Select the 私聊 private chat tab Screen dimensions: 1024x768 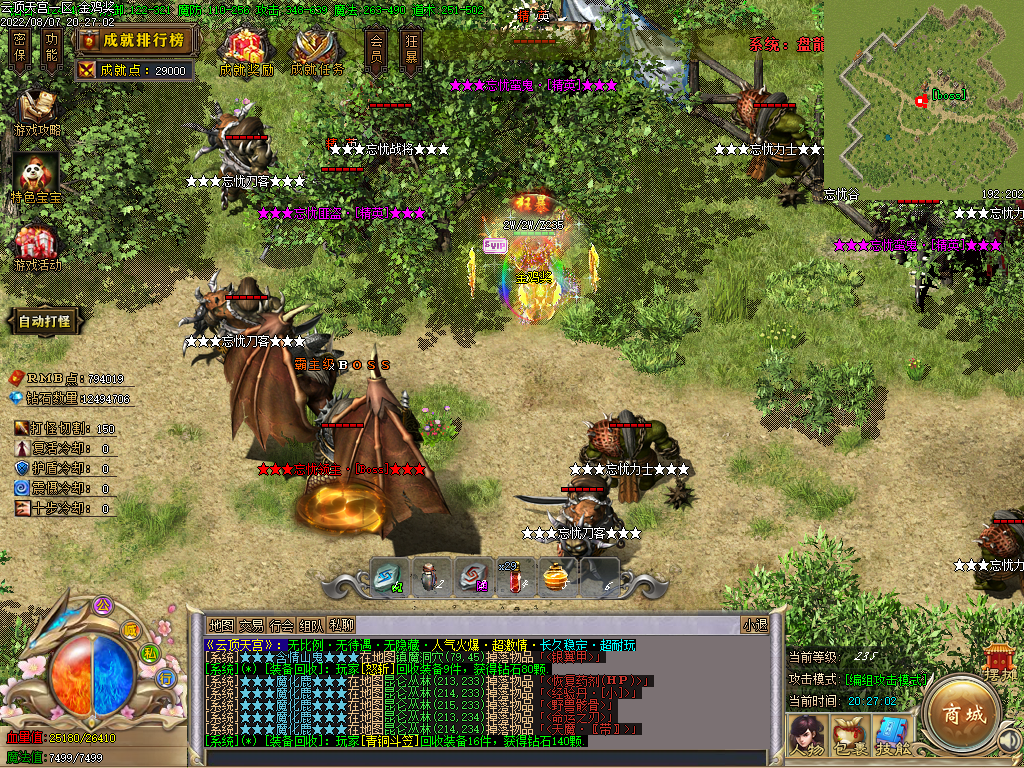click(x=341, y=625)
